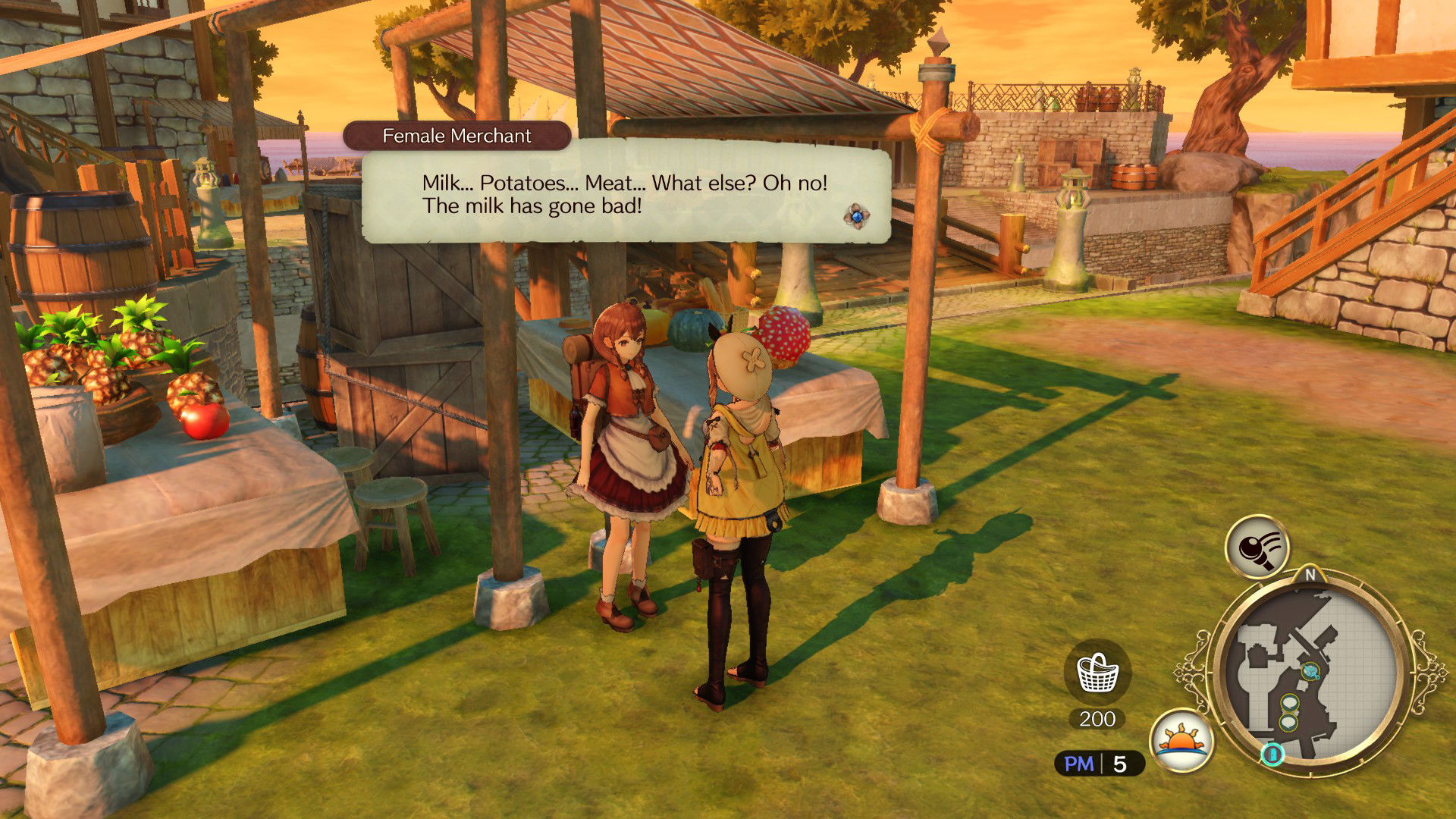Click the highlighted NPC marker on the minimap
Viewport: 1456px width, 819px height.
tap(1309, 670)
